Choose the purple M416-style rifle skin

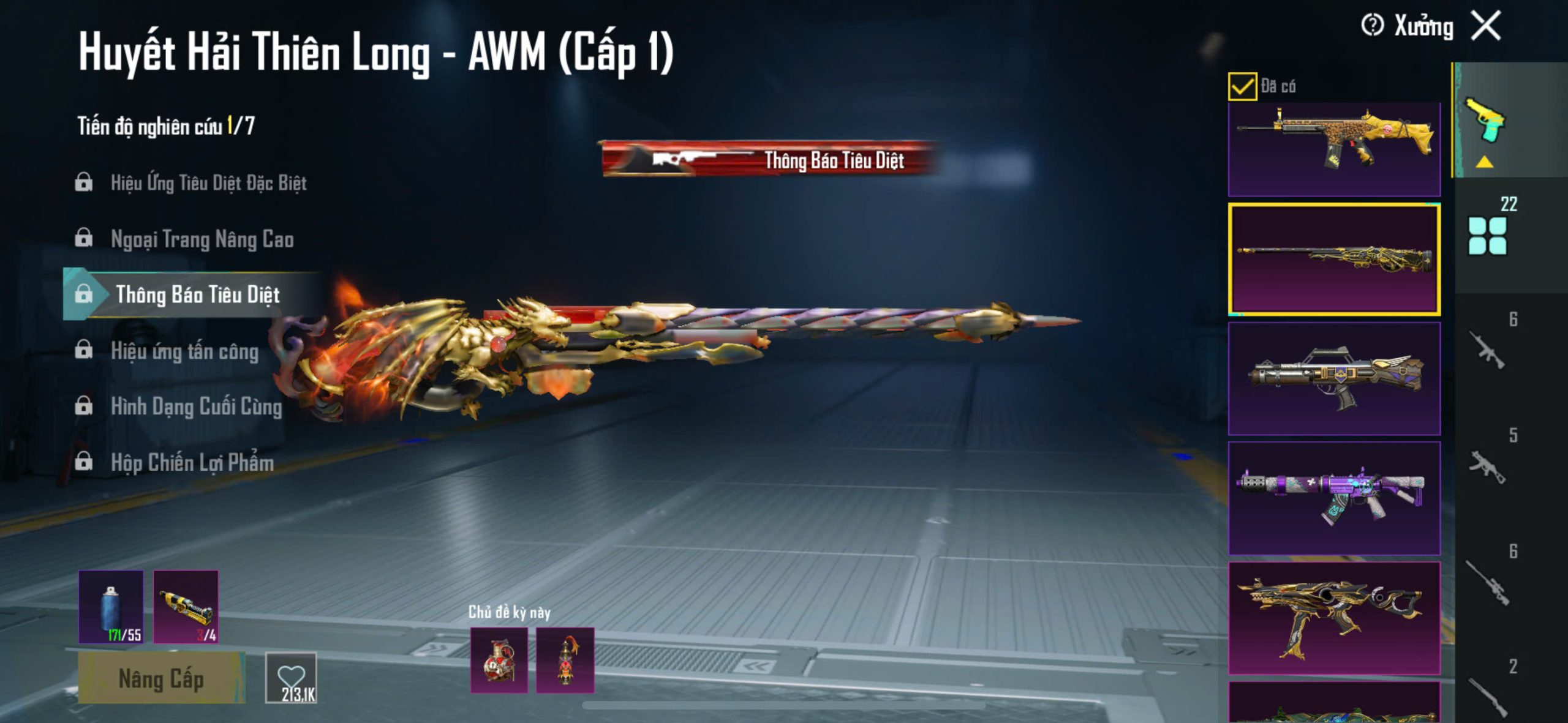pyautogui.click(x=1334, y=497)
